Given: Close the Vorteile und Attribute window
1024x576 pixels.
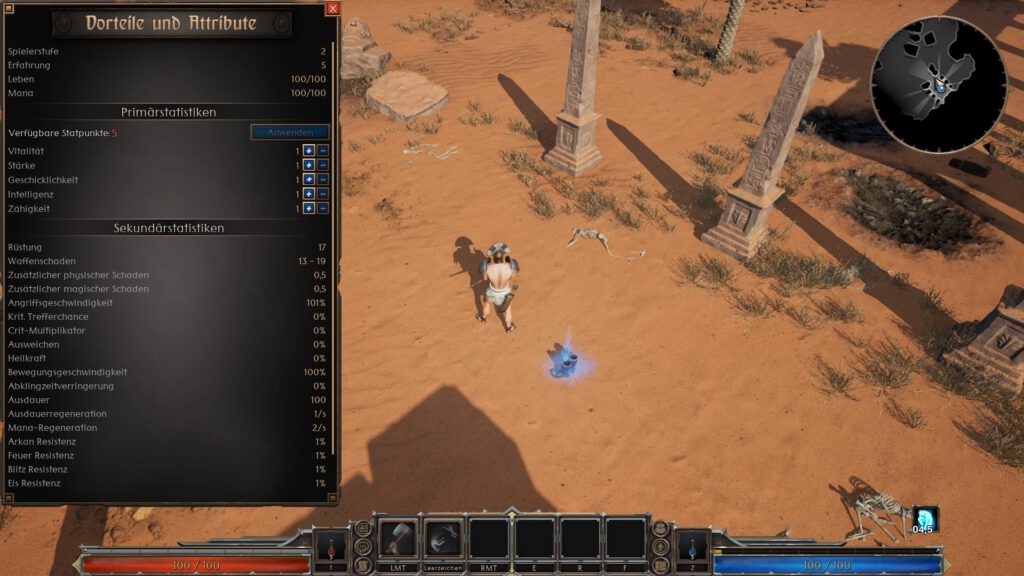Looking at the screenshot, I should [x=333, y=8].
